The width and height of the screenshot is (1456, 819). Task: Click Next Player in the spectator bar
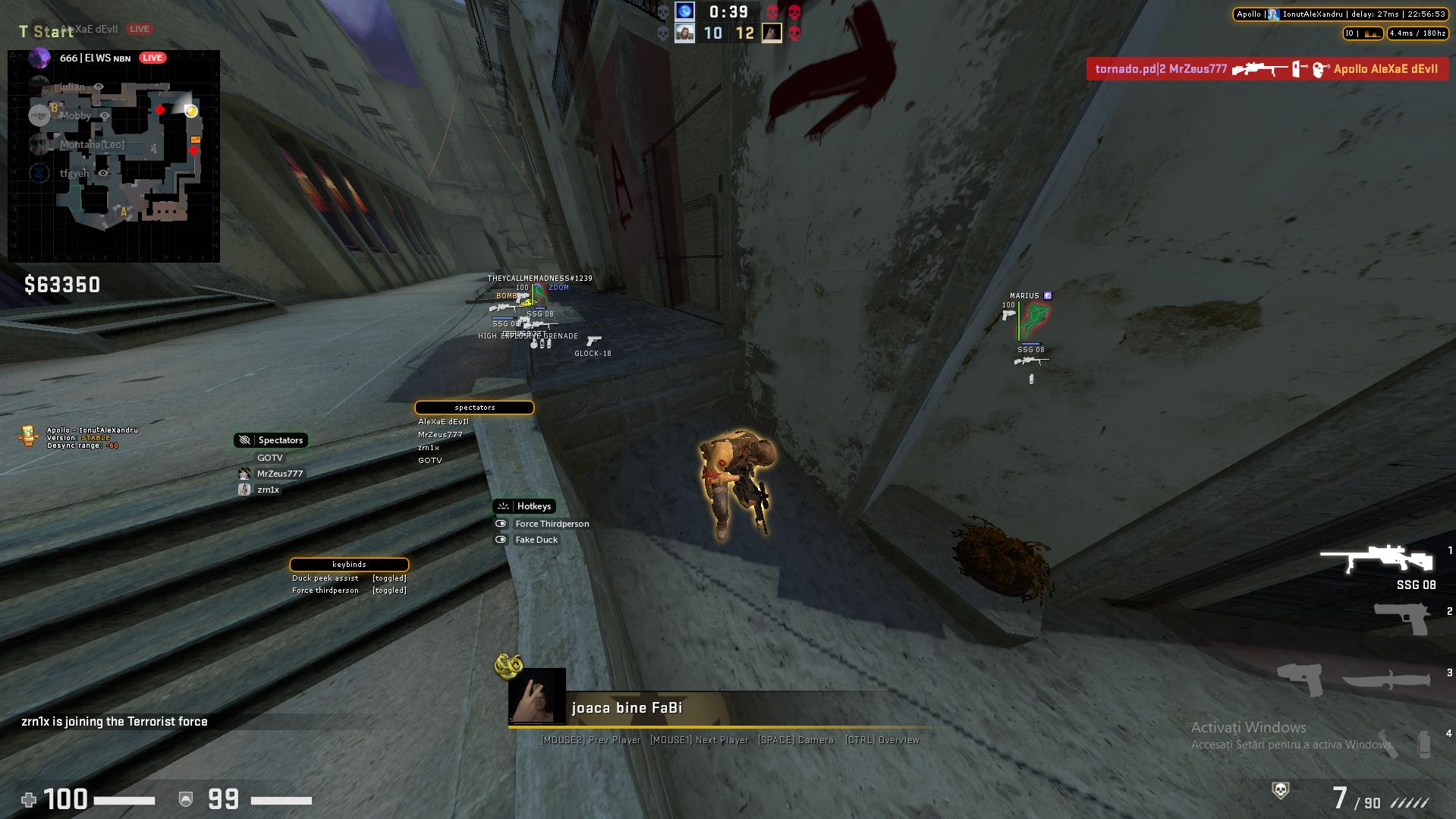tap(699, 739)
